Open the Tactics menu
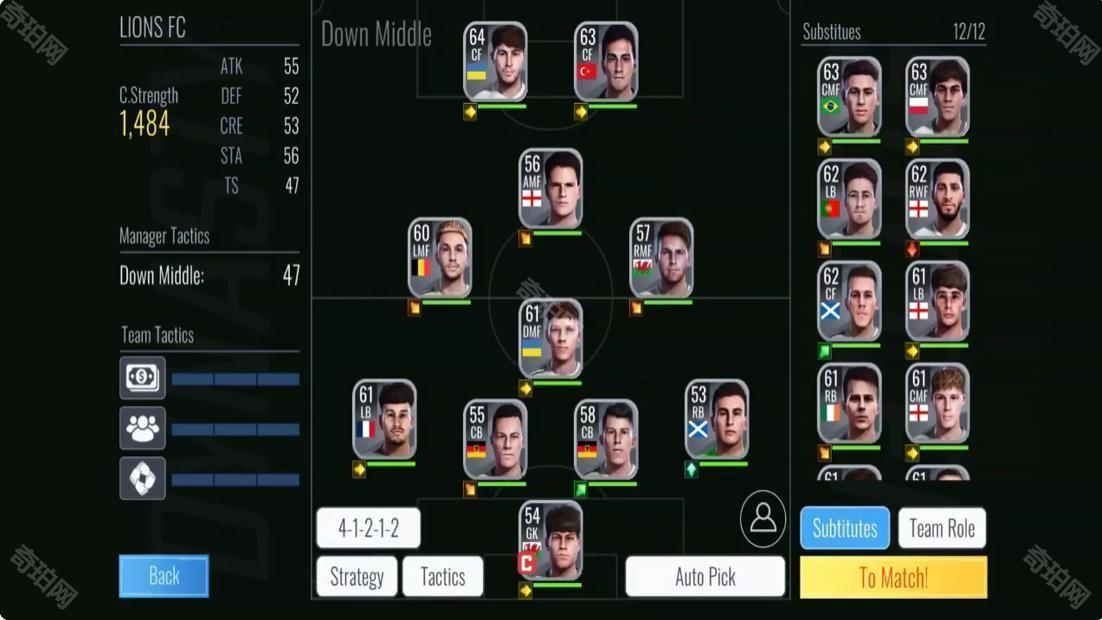Viewport: 1102px width, 620px height. pyautogui.click(x=442, y=577)
